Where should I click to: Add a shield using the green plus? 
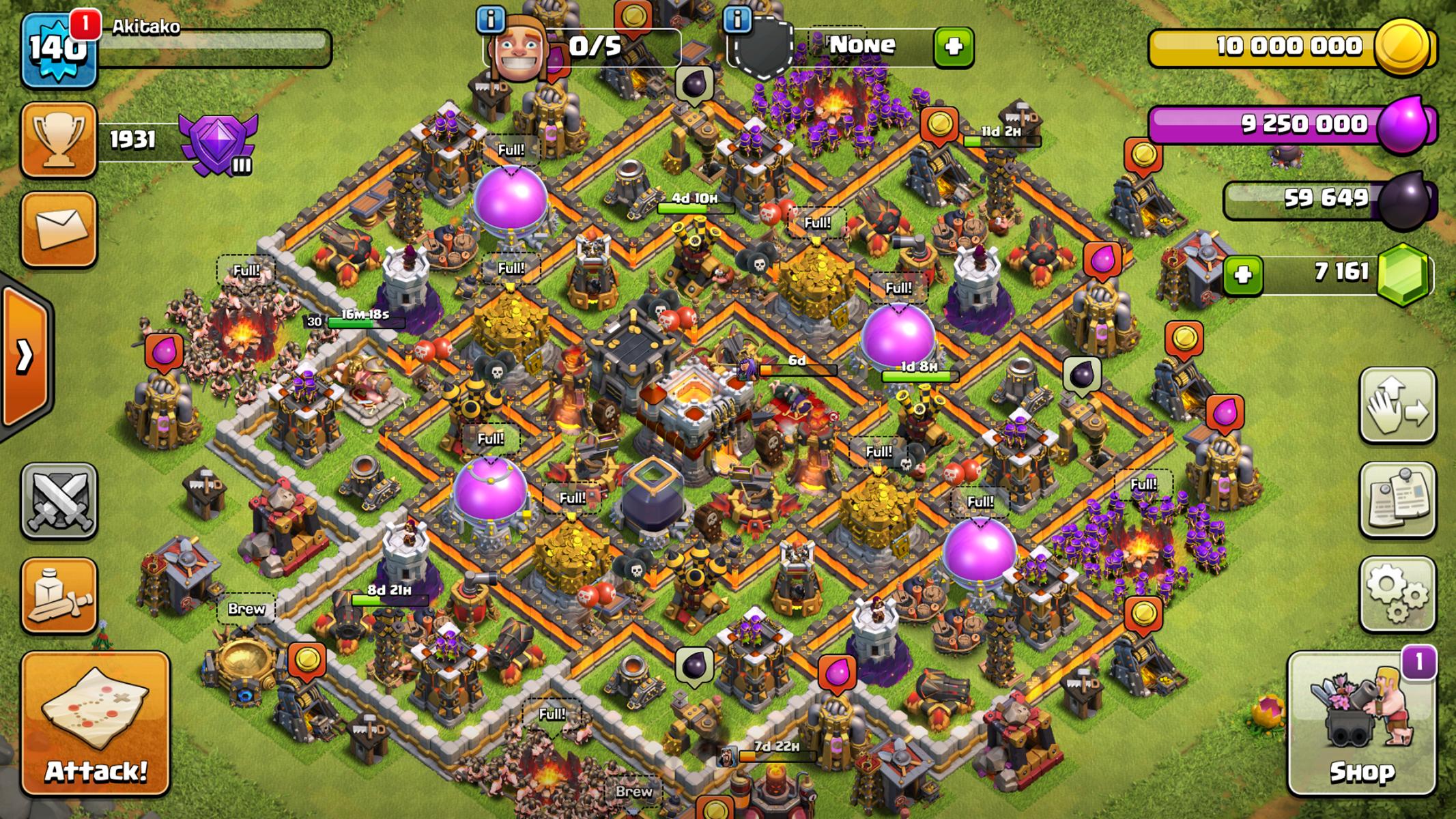pos(954,46)
